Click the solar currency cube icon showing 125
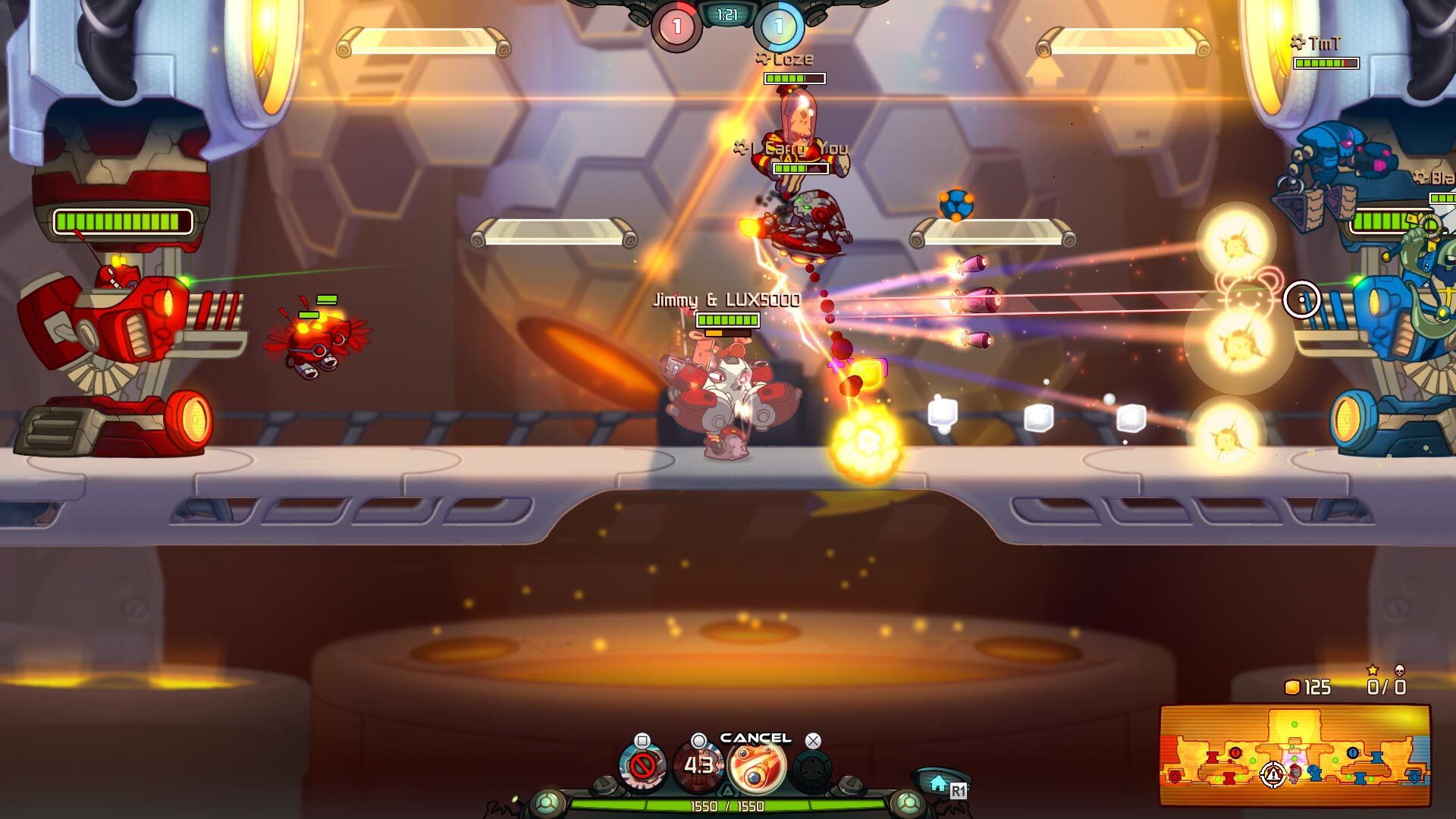This screenshot has height=819, width=1456. [1292, 687]
